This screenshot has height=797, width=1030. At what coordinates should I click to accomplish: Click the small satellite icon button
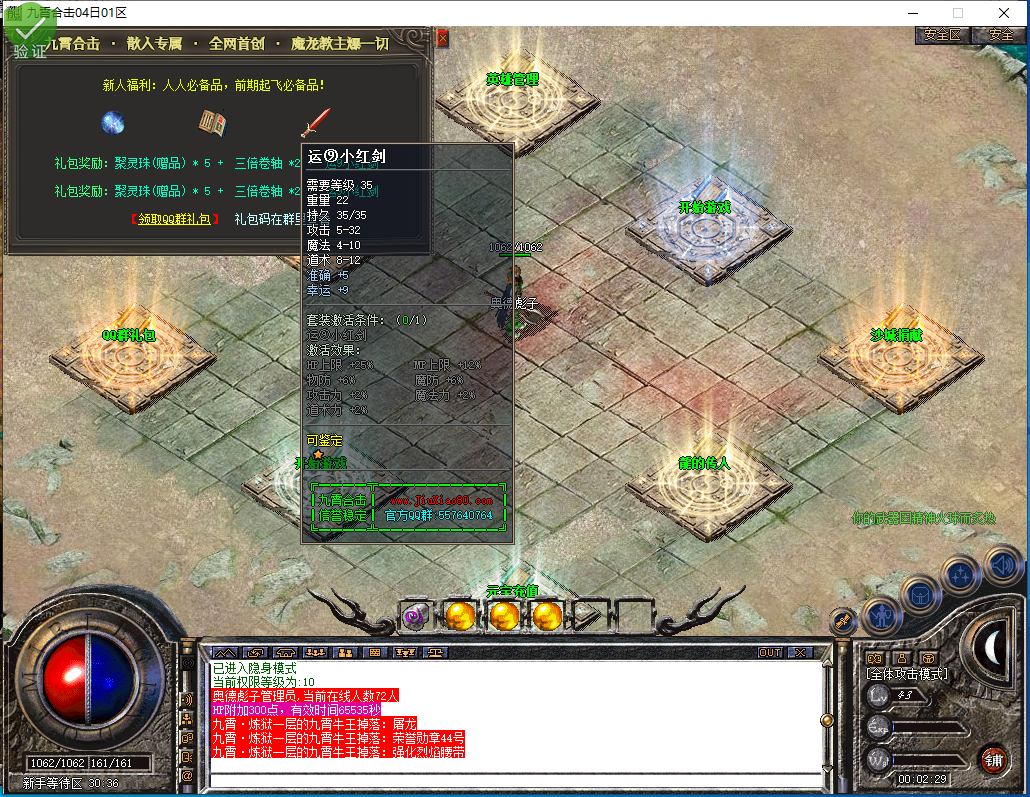tap(844, 620)
